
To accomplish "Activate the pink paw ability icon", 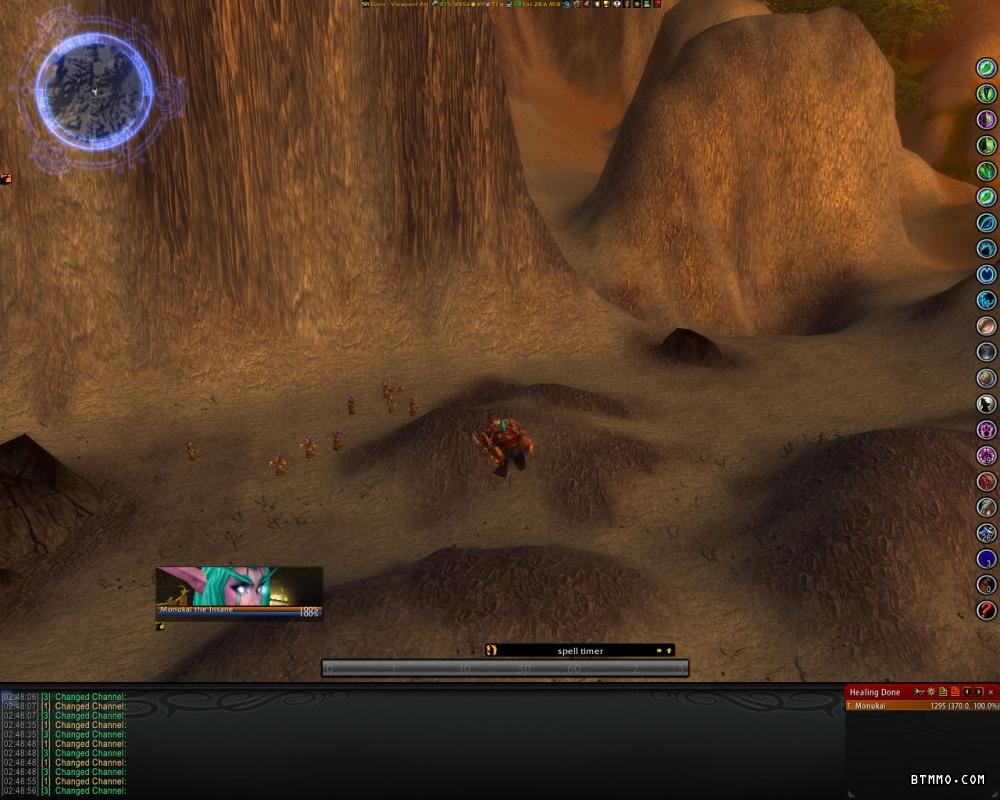I will coord(987,430).
